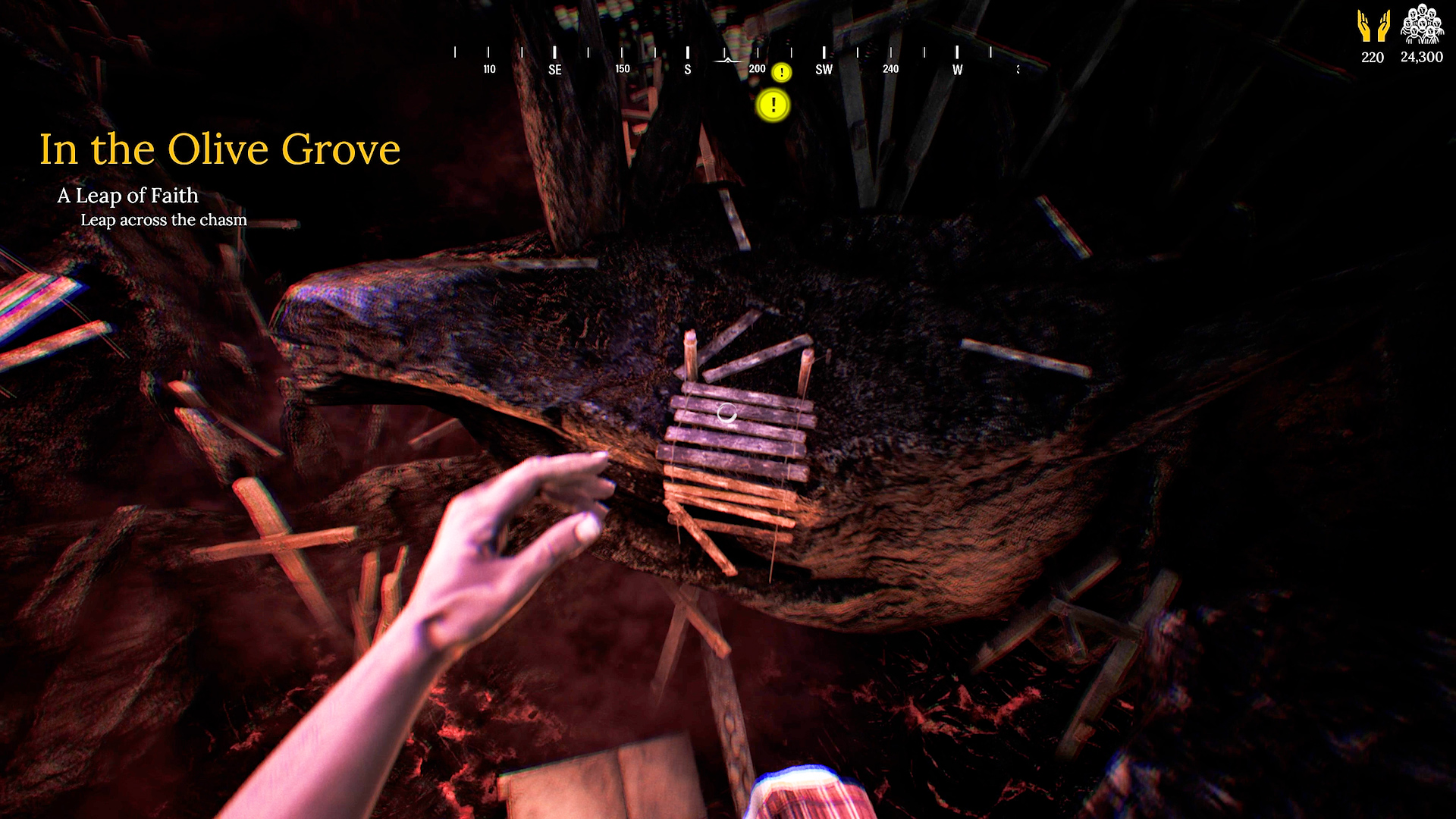Open the 220 prayer counter display
The width and height of the screenshot is (1456, 819).
1371,57
